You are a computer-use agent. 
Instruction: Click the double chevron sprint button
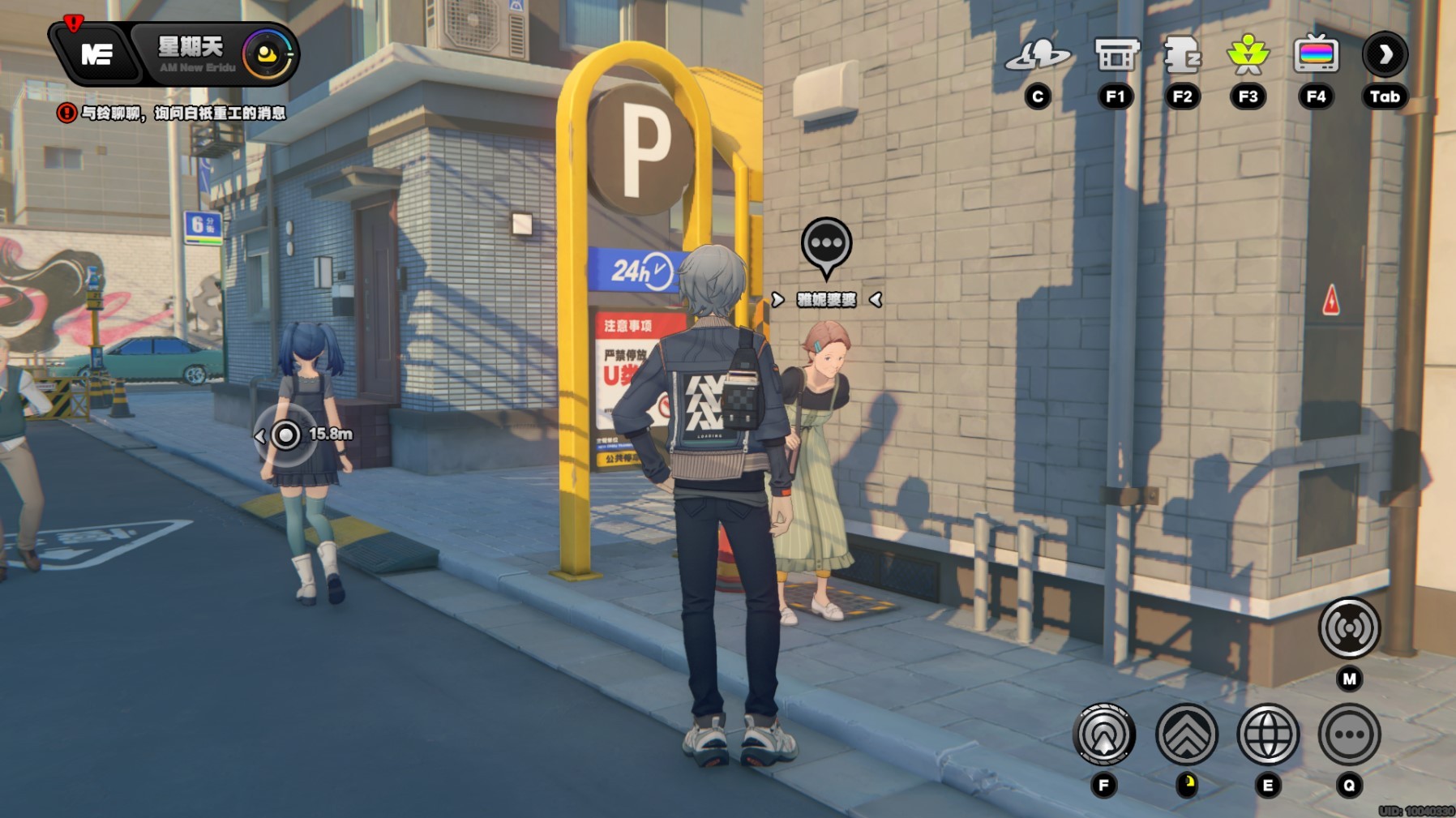point(1187,735)
